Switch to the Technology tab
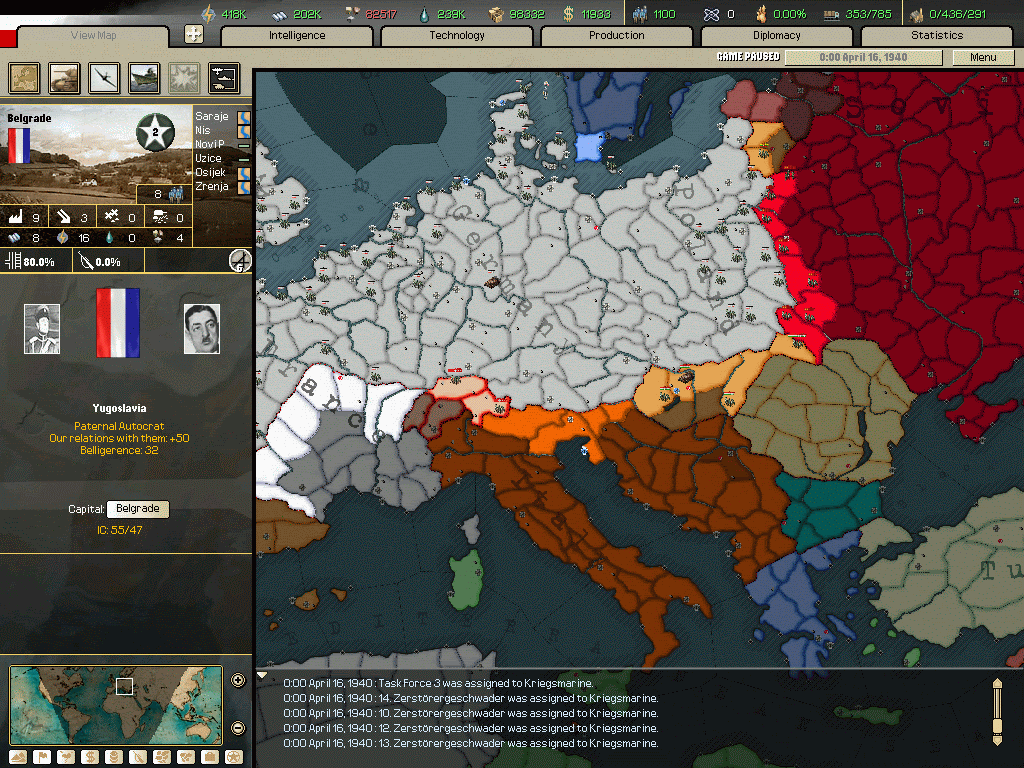The image size is (1024, 768). (457, 36)
